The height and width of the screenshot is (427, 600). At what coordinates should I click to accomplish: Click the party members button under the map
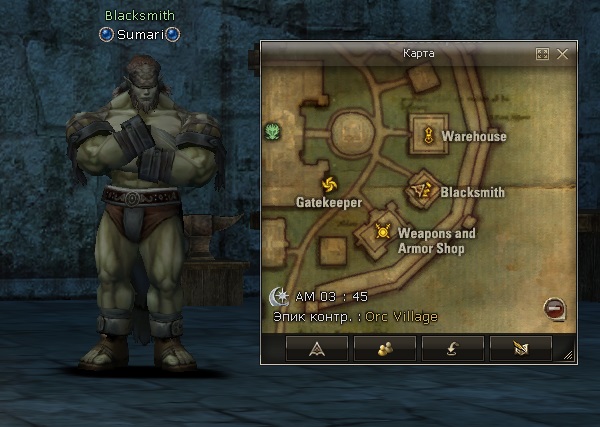[x=385, y=348]
